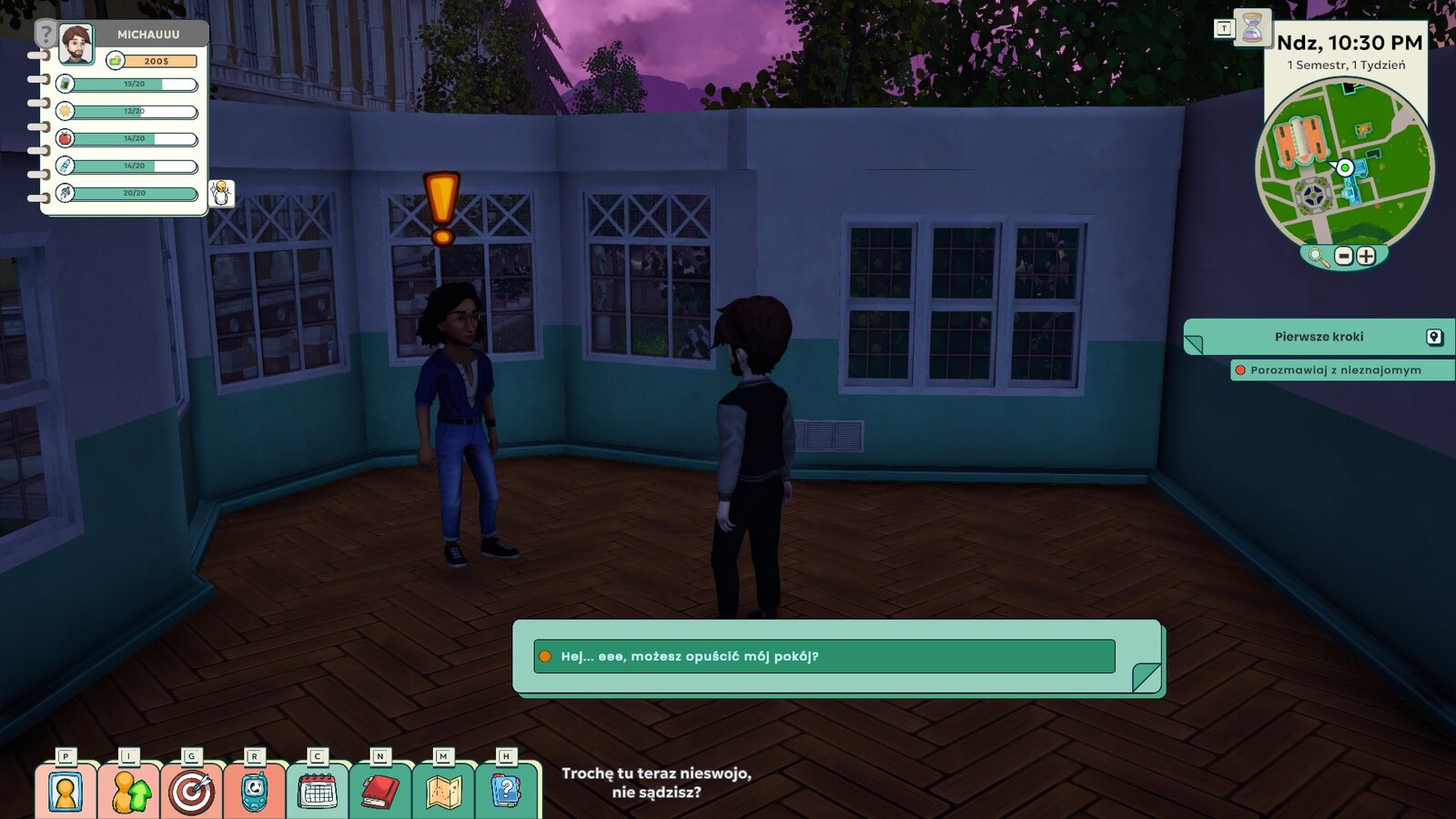Choose the reply "Hej... eee, możesz opuścić mój pokój?"
The height and width of the screenshot is (819, 1456).
pyautogui.click(x=824, y=656)
